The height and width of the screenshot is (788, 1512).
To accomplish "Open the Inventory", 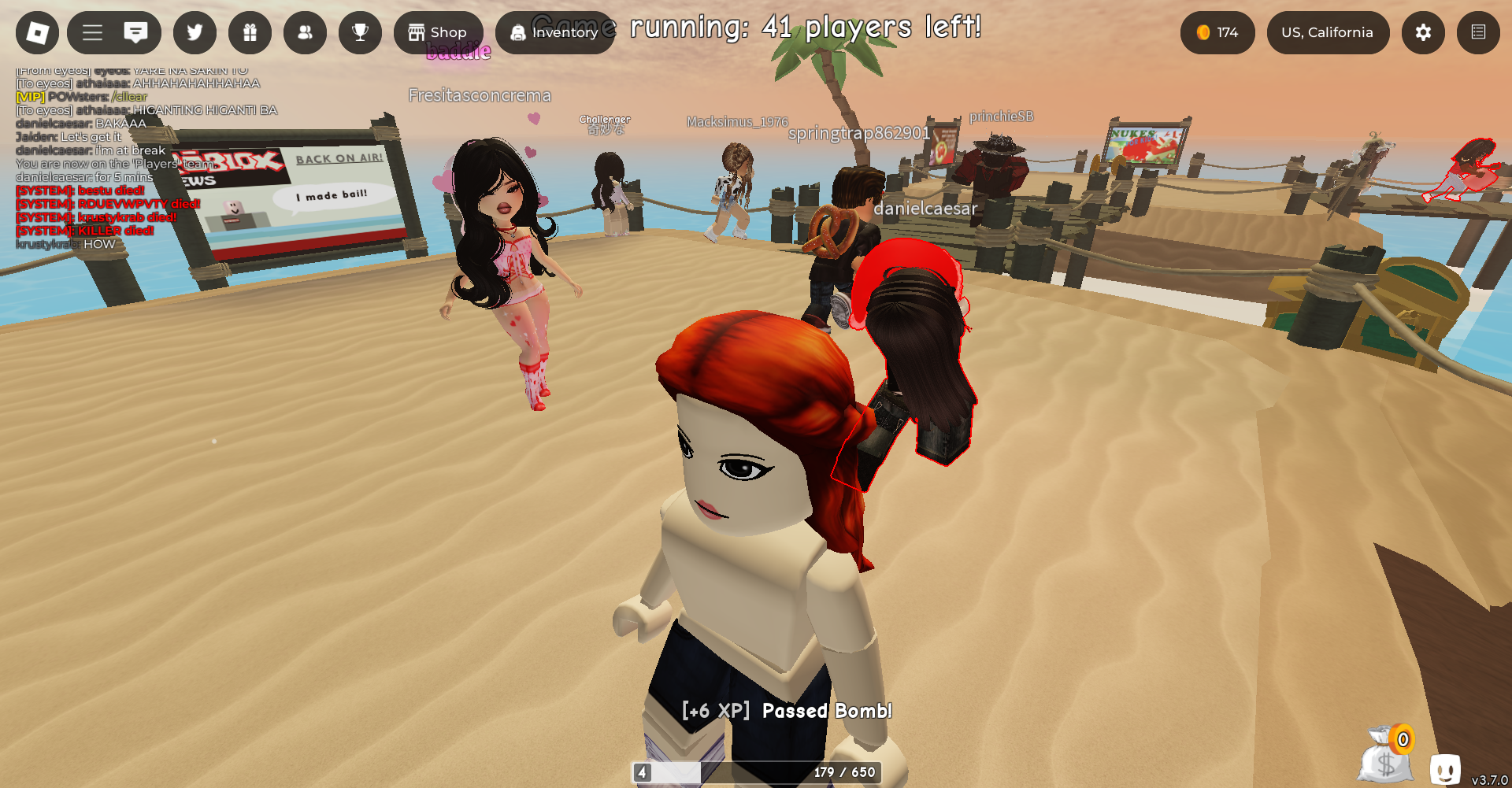I will pos(554,32).
